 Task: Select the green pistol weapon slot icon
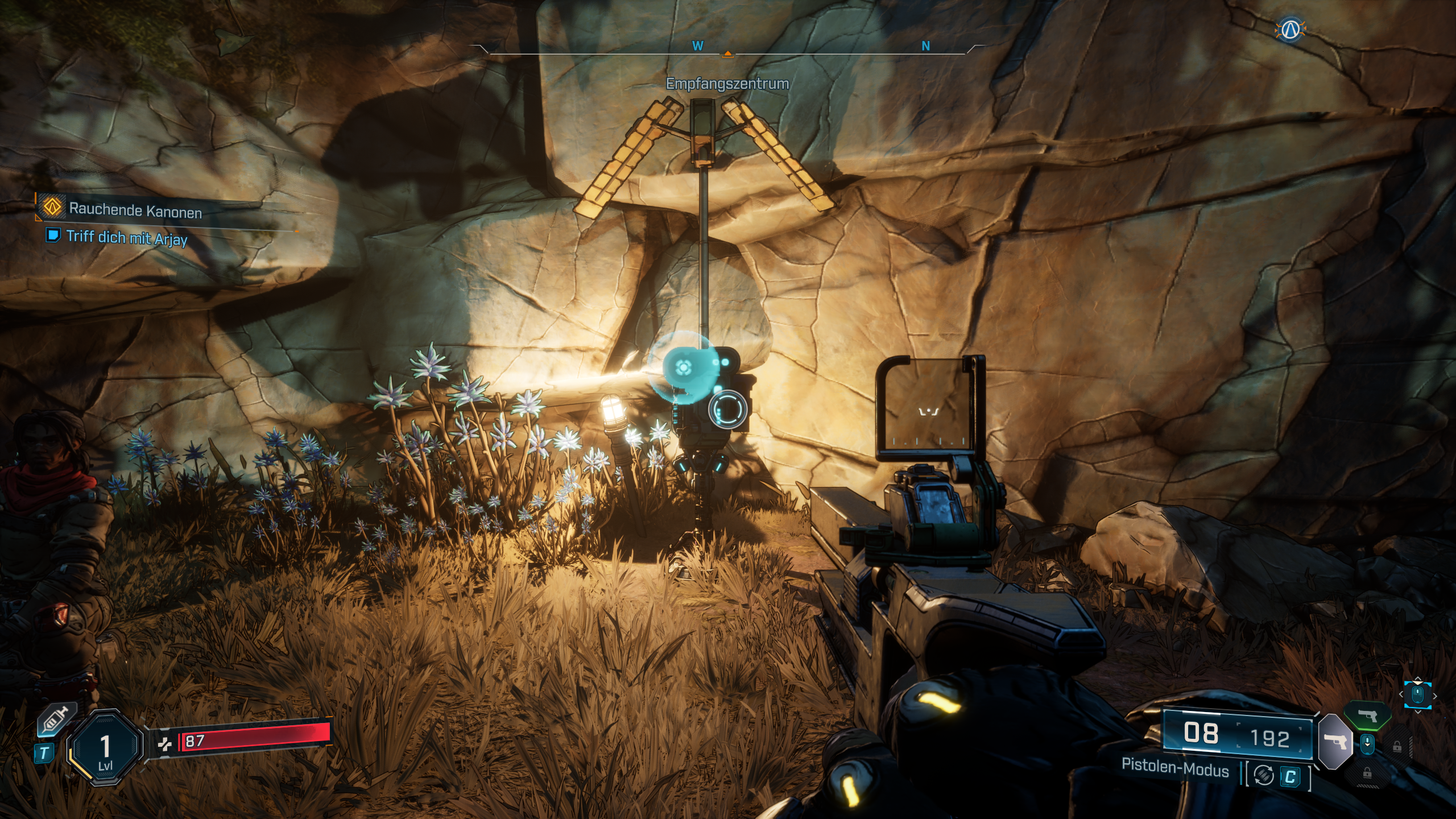[x=1367, y=716]
